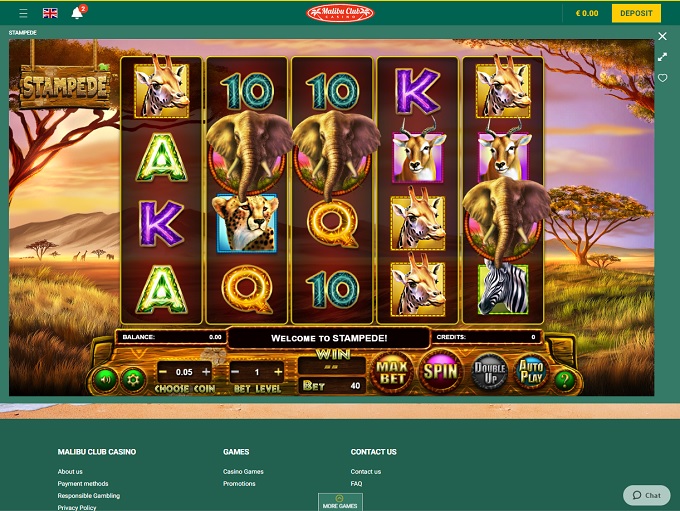Expand the game to fullscreen
Screen dimensions: 680x511
[662, 57]
